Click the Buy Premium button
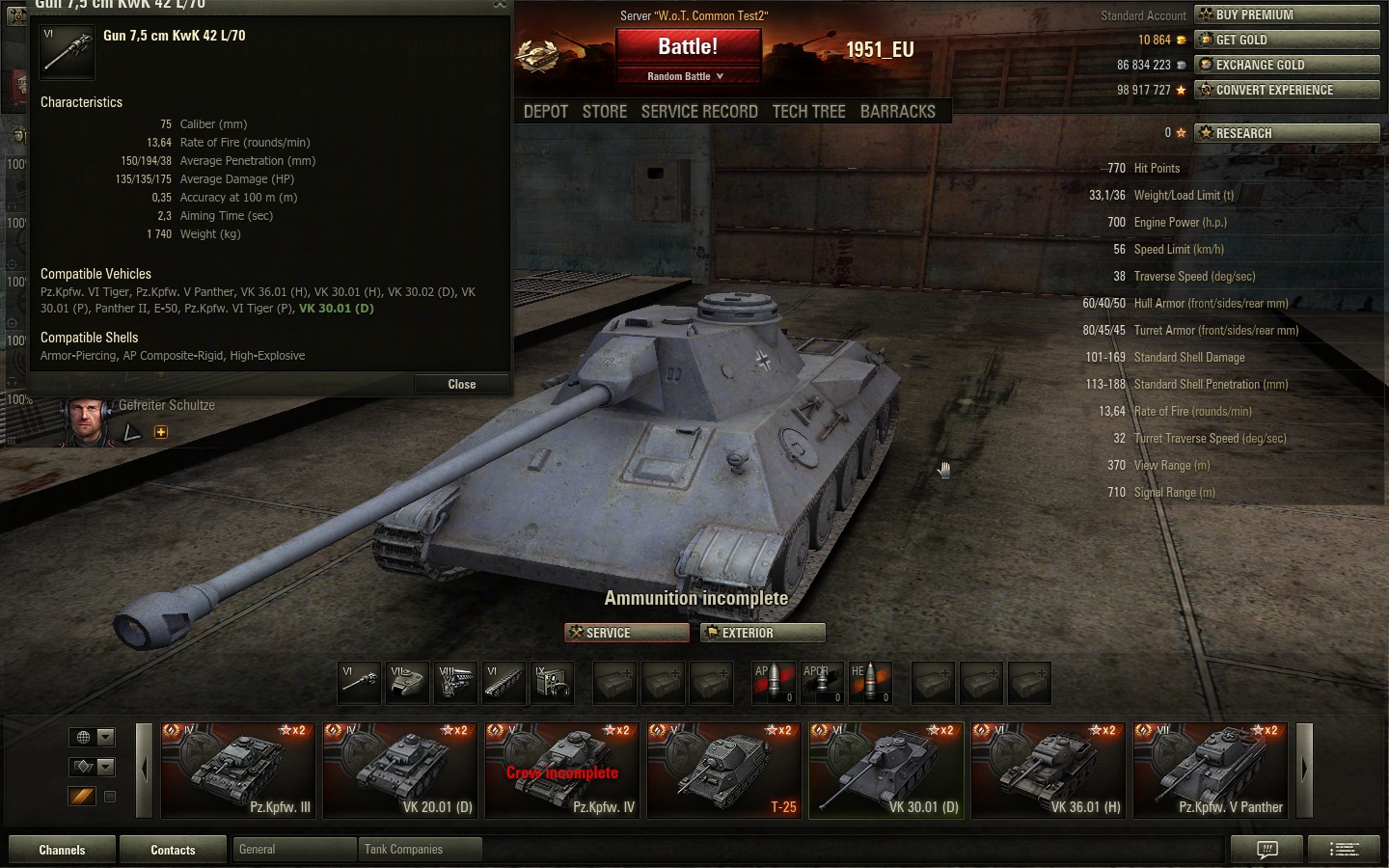 click(x=1287, y=14)
